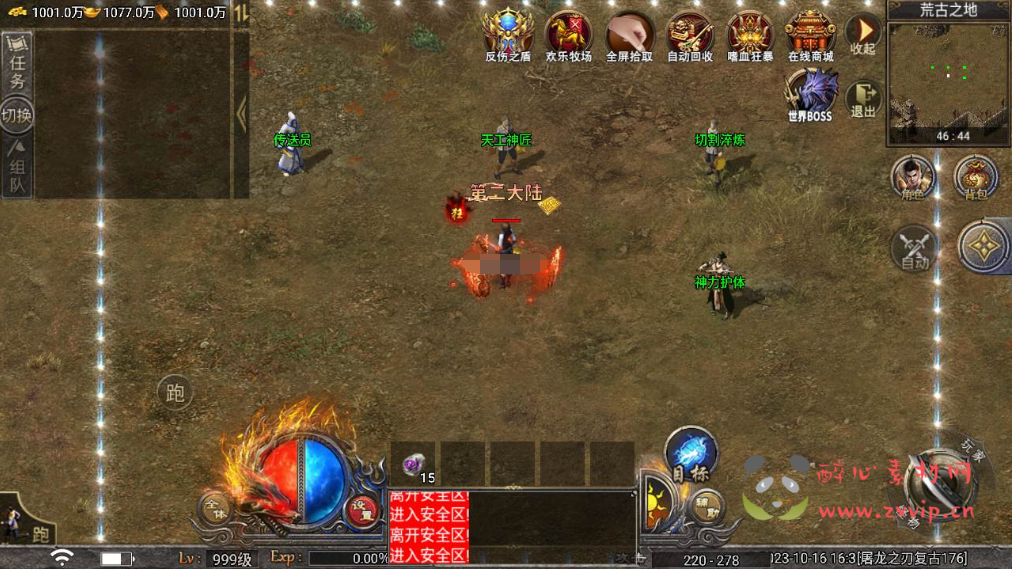
Task: Select the 目标 target button
Action: pos(690,455)
